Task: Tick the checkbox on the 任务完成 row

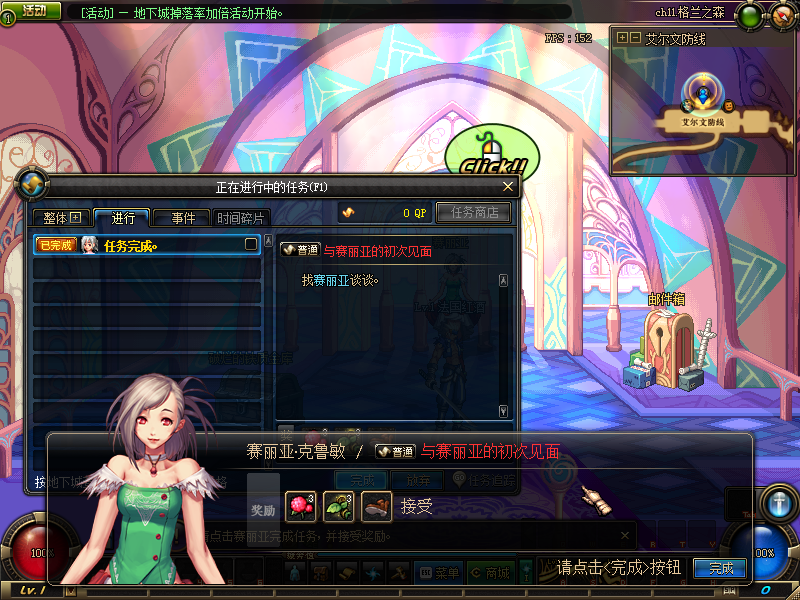Action: (x=251, y=244)
